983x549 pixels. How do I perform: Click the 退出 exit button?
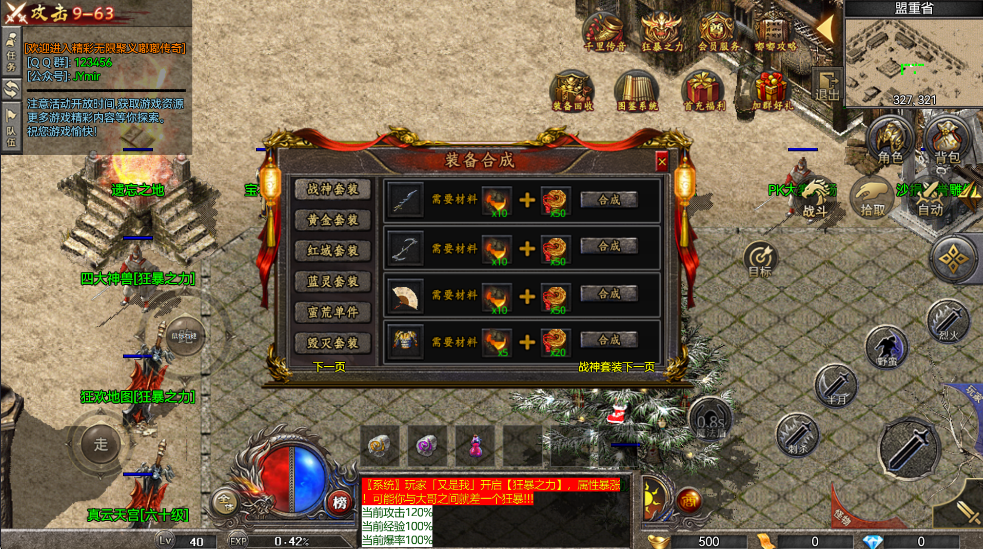point(827,86)
